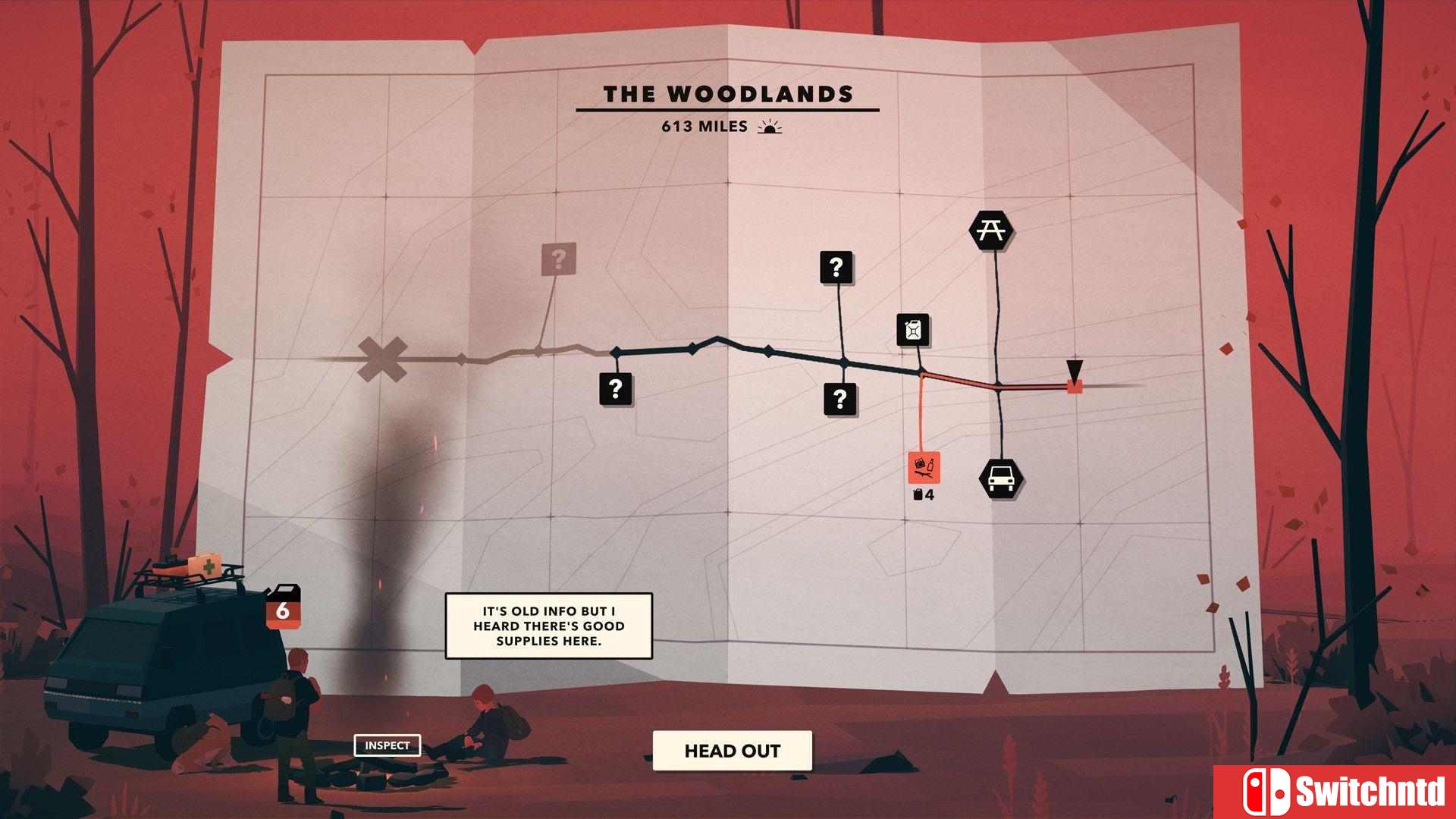The width and height of the screenshot is (1456, 819).
Task: Click the supplies dialogue speech box
Action: pos(548,626)
